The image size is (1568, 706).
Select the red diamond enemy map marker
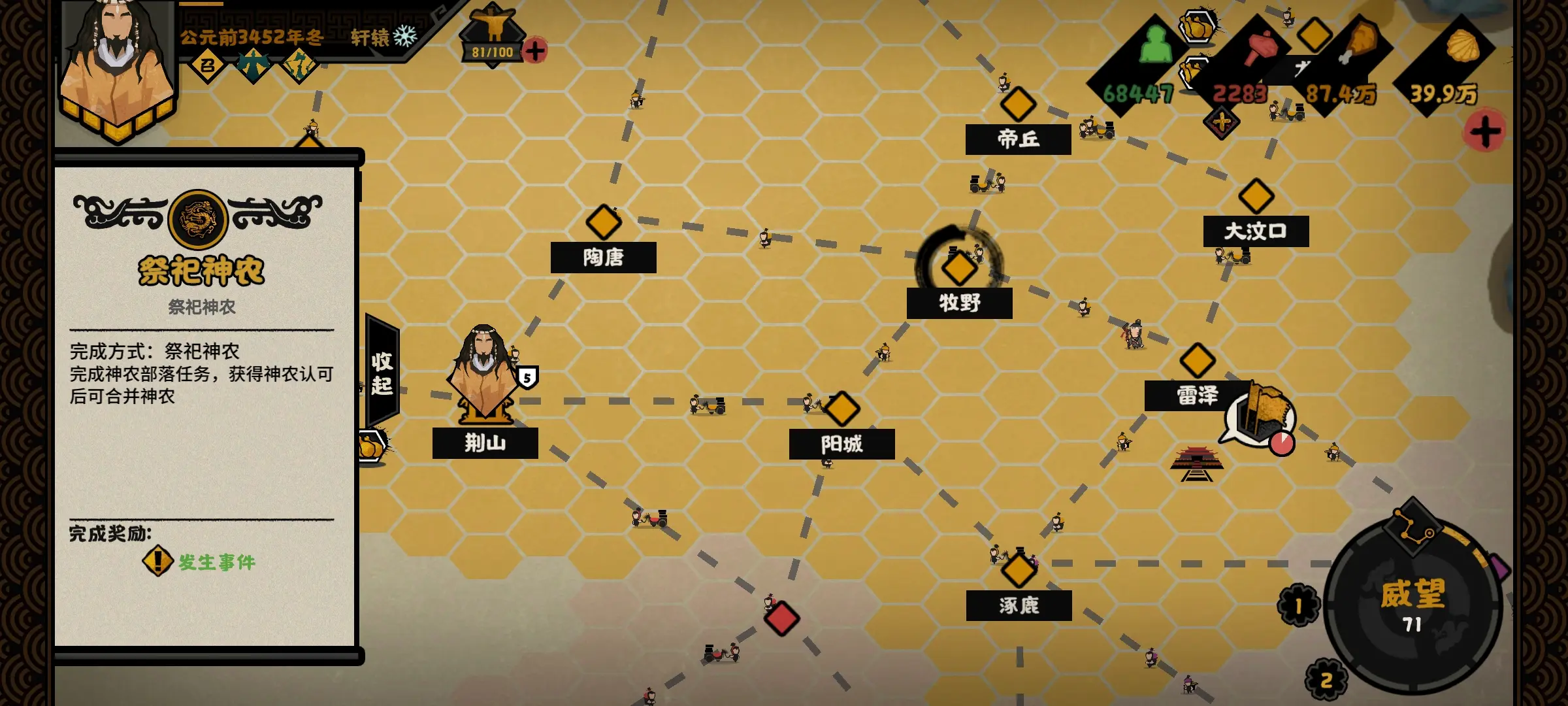[x=781, y=618]
